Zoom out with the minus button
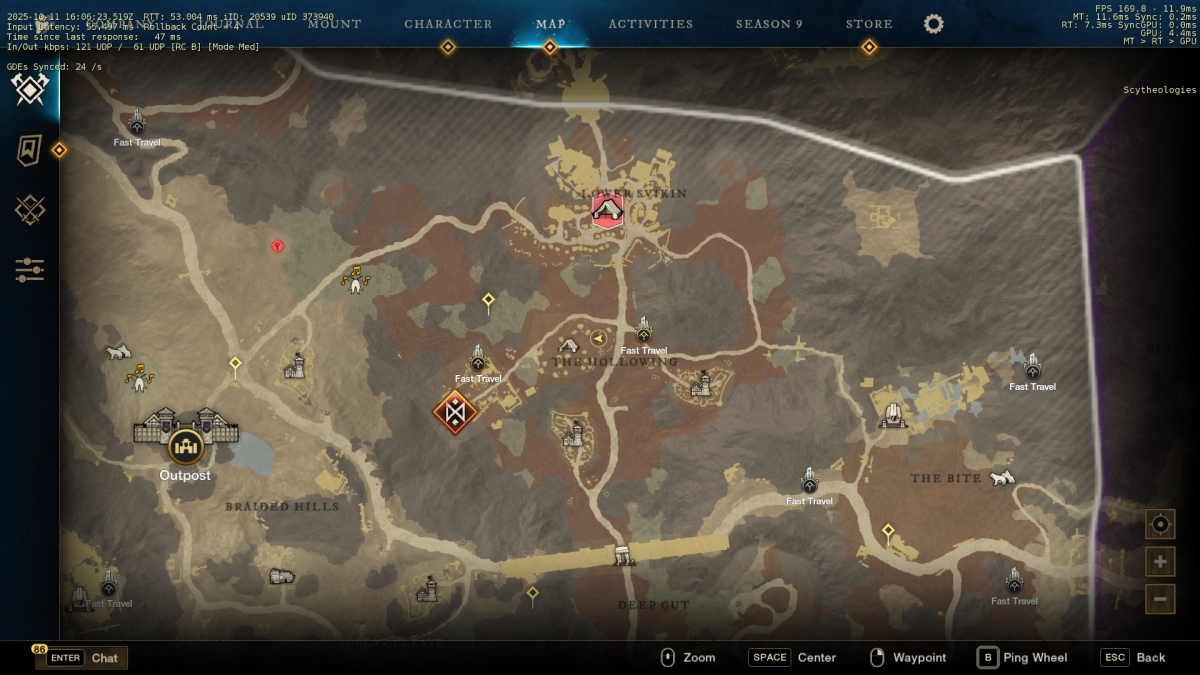The width and height of the screenshot is (1200, 675). [x=1160, y=598]
